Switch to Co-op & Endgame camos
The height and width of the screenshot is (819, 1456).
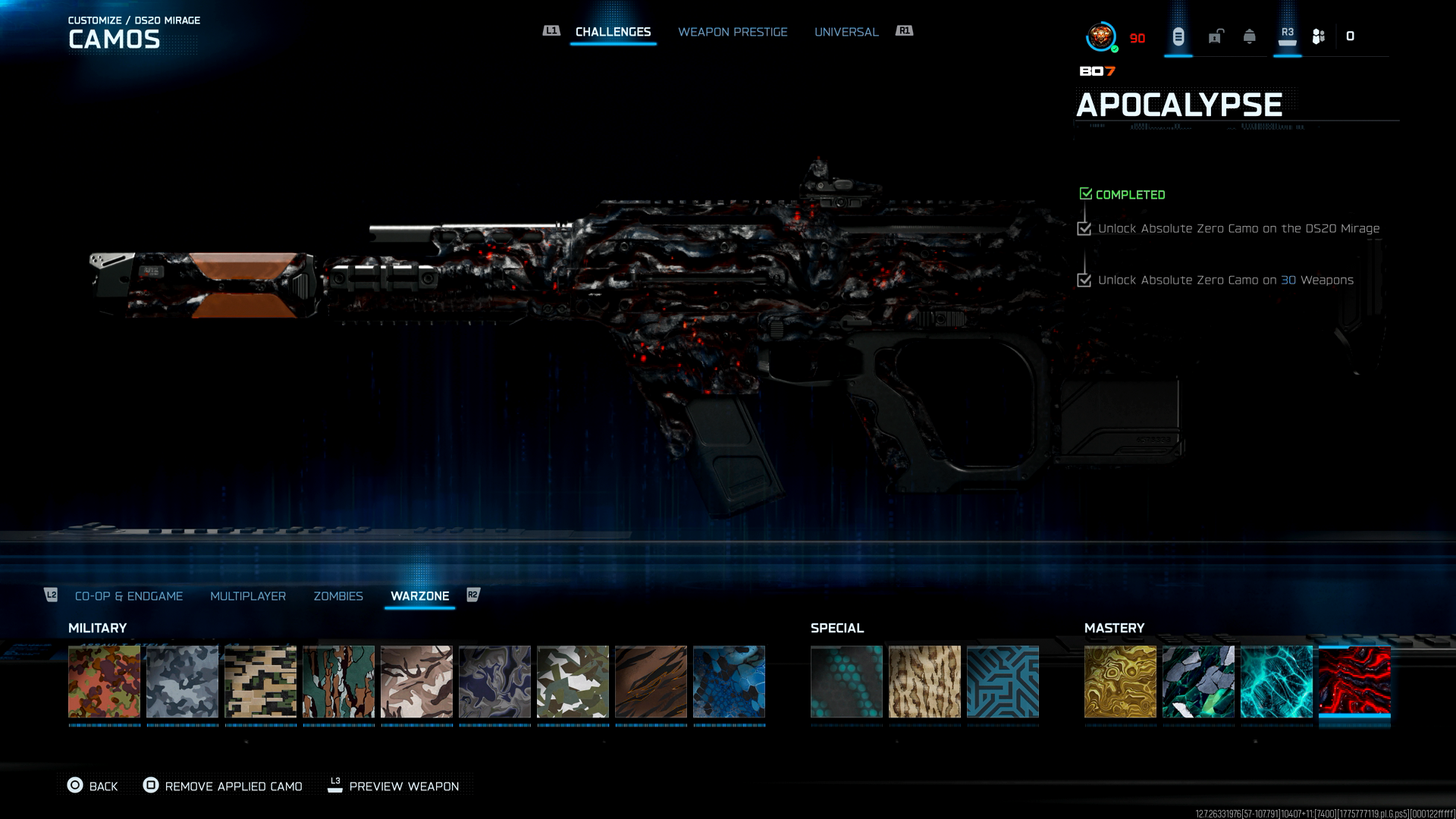(x=129, y=596)
